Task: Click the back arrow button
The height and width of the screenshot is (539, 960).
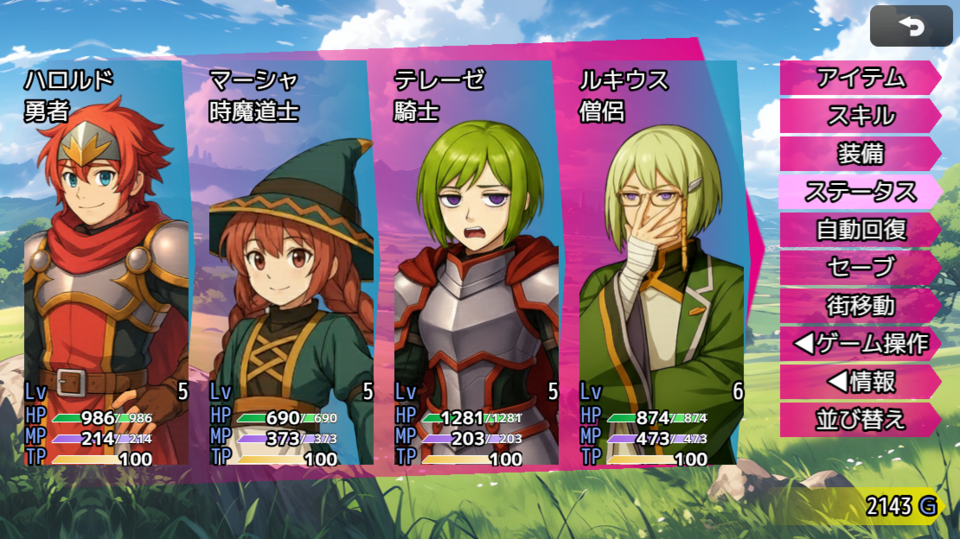Action: 911,26
